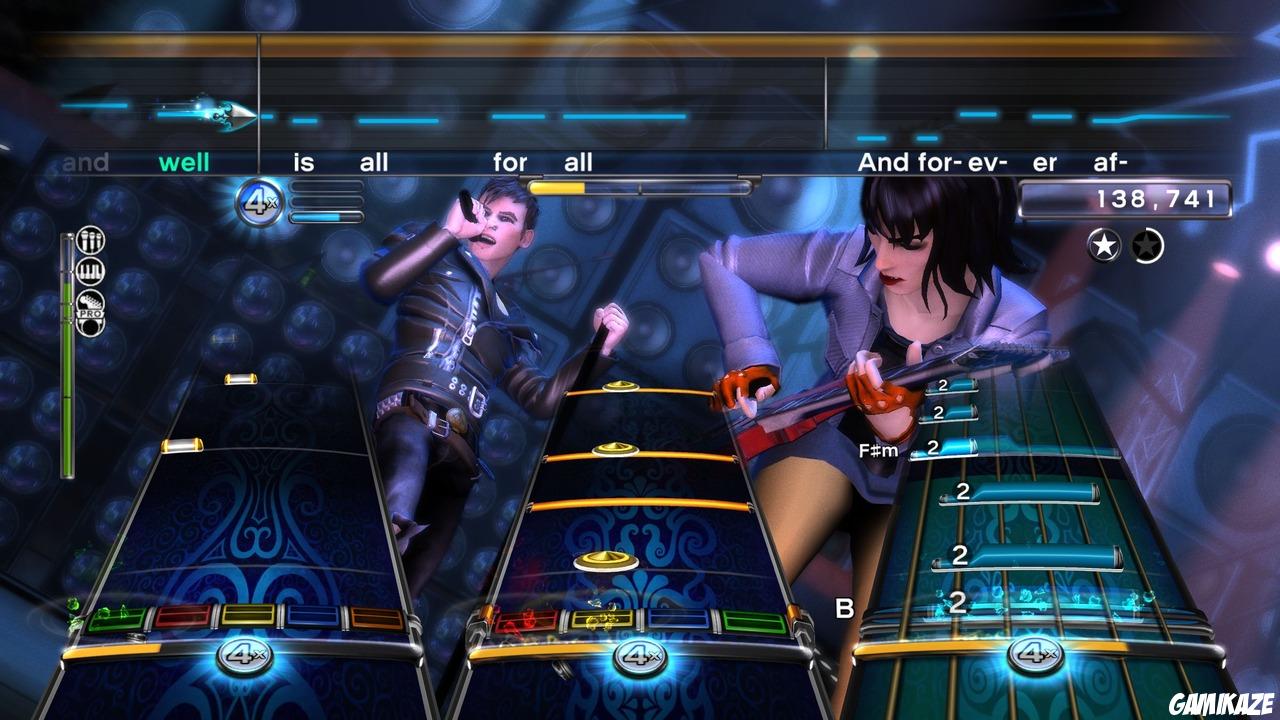Toggle the unearned second star
Image resolution: width=1280 pixels, height=720 pixels.
pyautogui.click(x=1148, y=245)
